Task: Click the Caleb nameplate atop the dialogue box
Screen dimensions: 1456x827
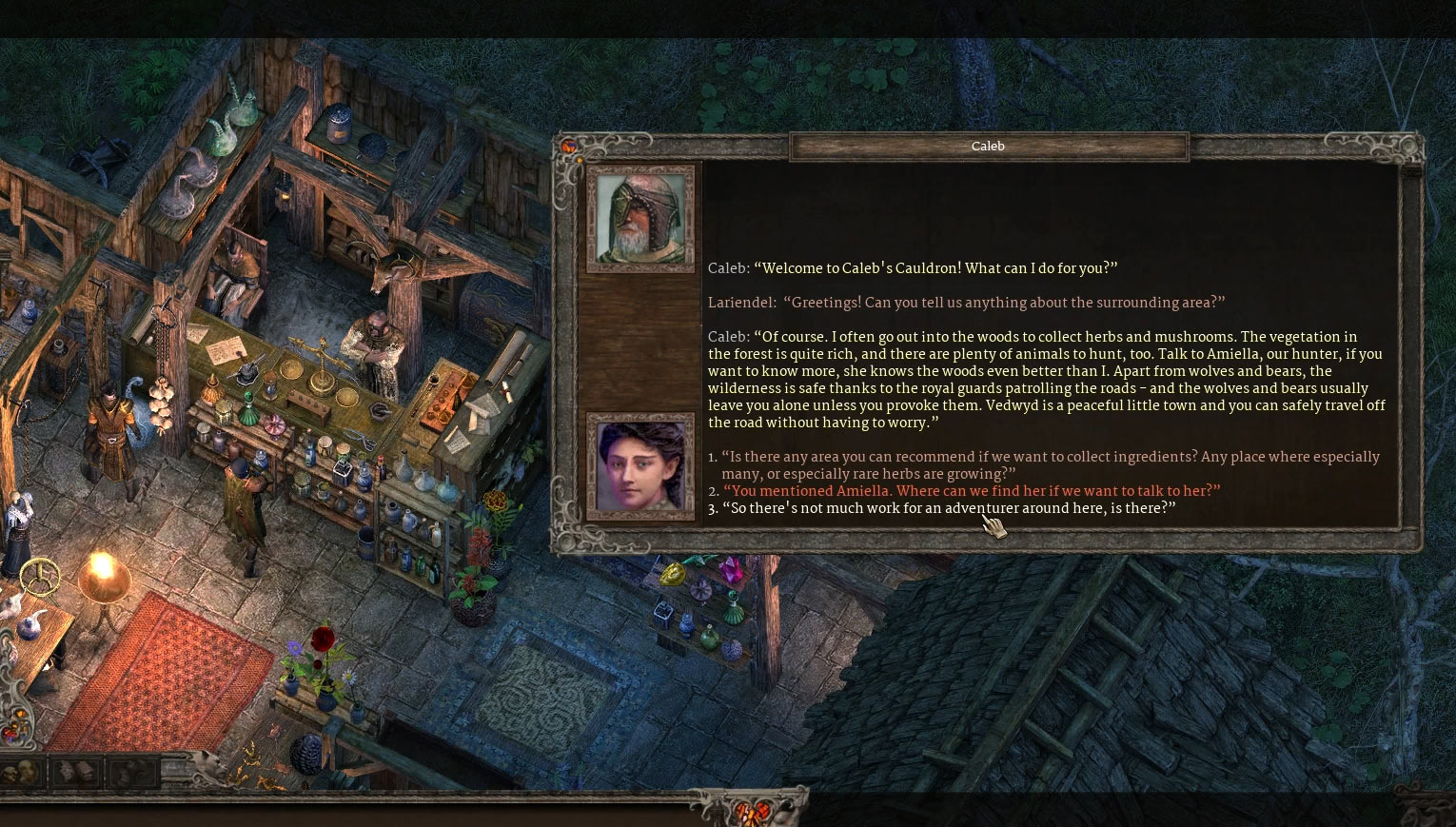Action: (988, 146)
